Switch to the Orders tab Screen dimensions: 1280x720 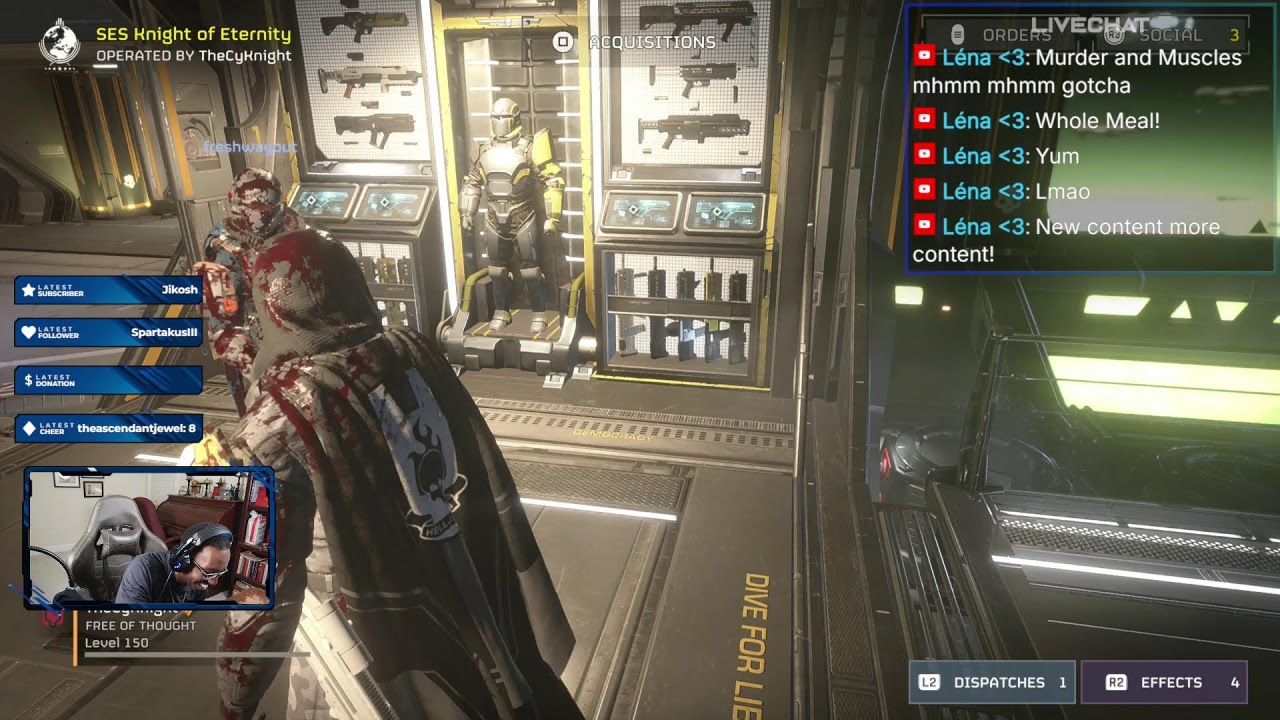click(1003, 35)
